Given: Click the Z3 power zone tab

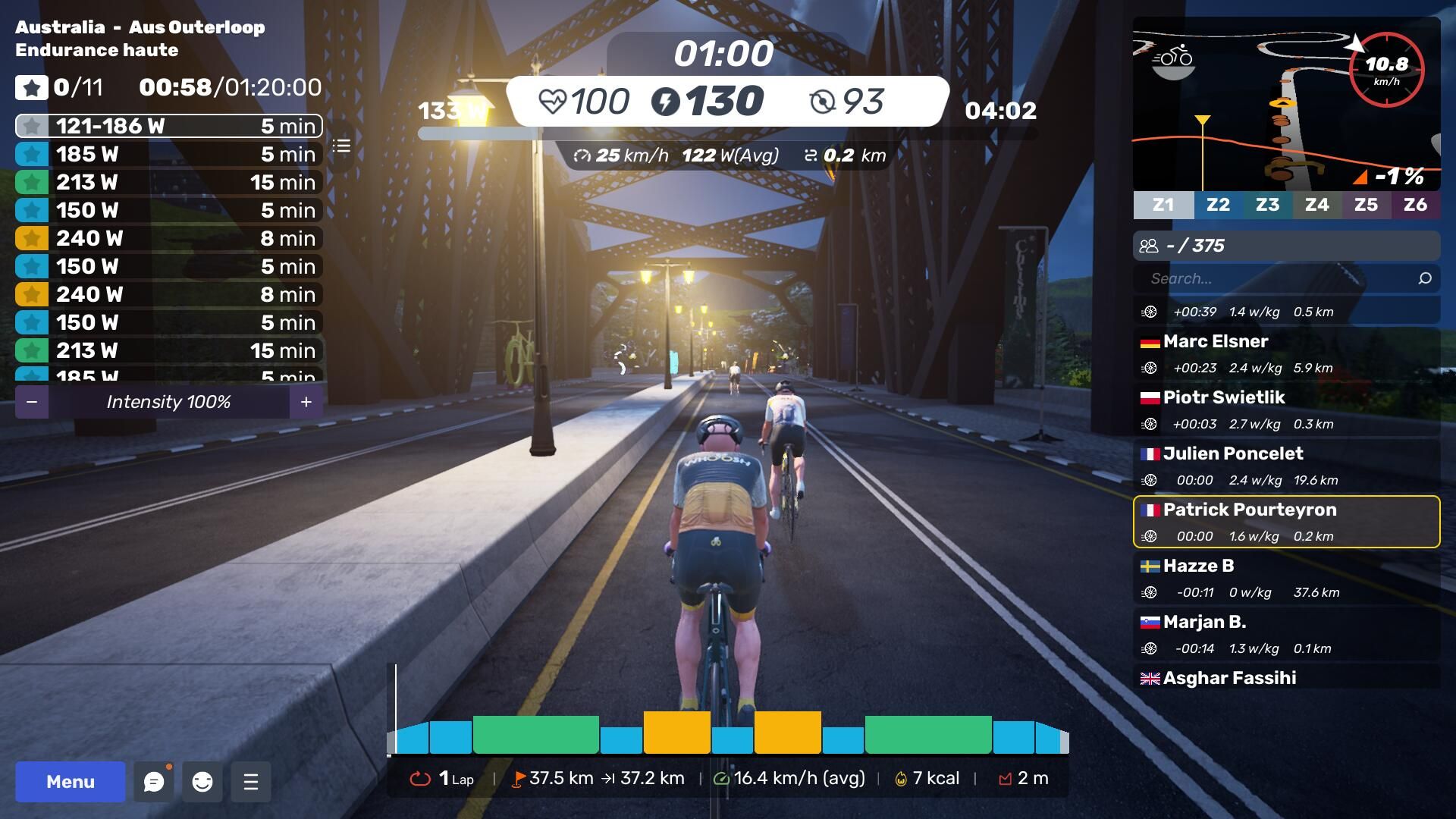Looking at the screenshot, I should pyautogui.click(x=1267, y=205).
